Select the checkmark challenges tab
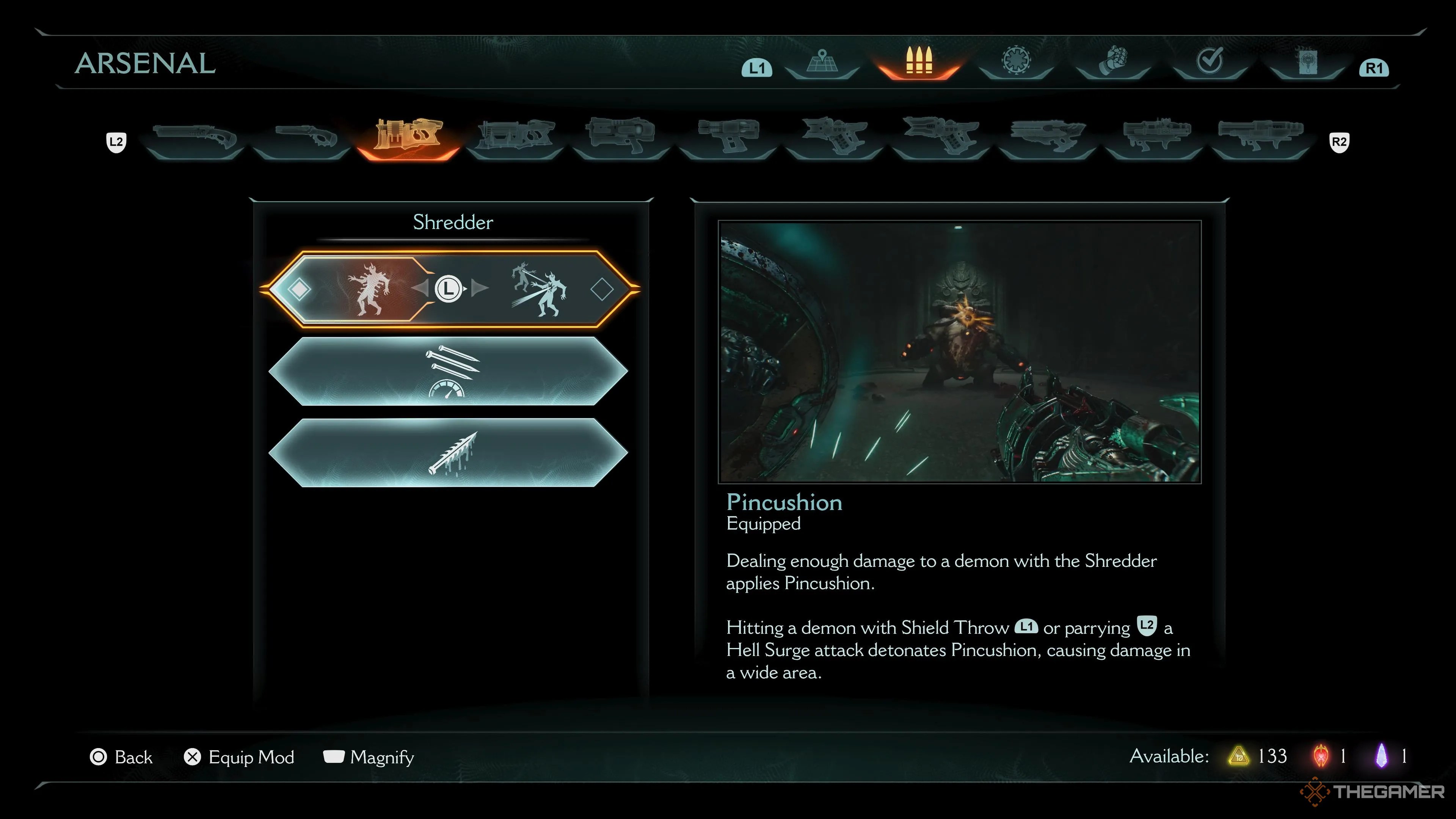The image size is (1456, 819). (x=1210, y=61)
